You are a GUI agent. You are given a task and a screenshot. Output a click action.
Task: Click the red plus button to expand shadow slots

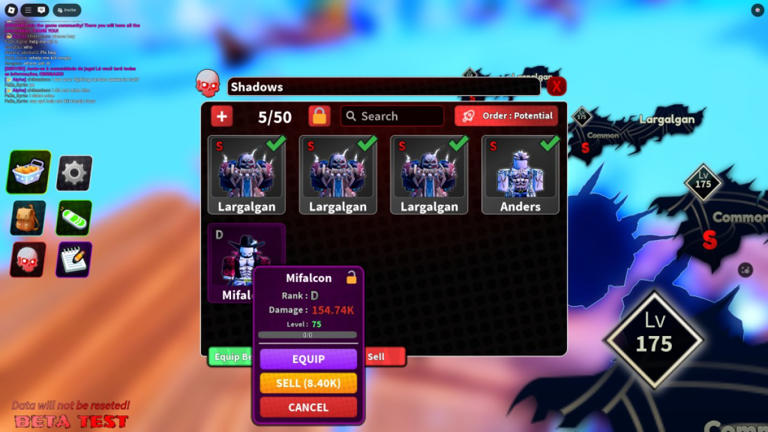tap(222, 117)
